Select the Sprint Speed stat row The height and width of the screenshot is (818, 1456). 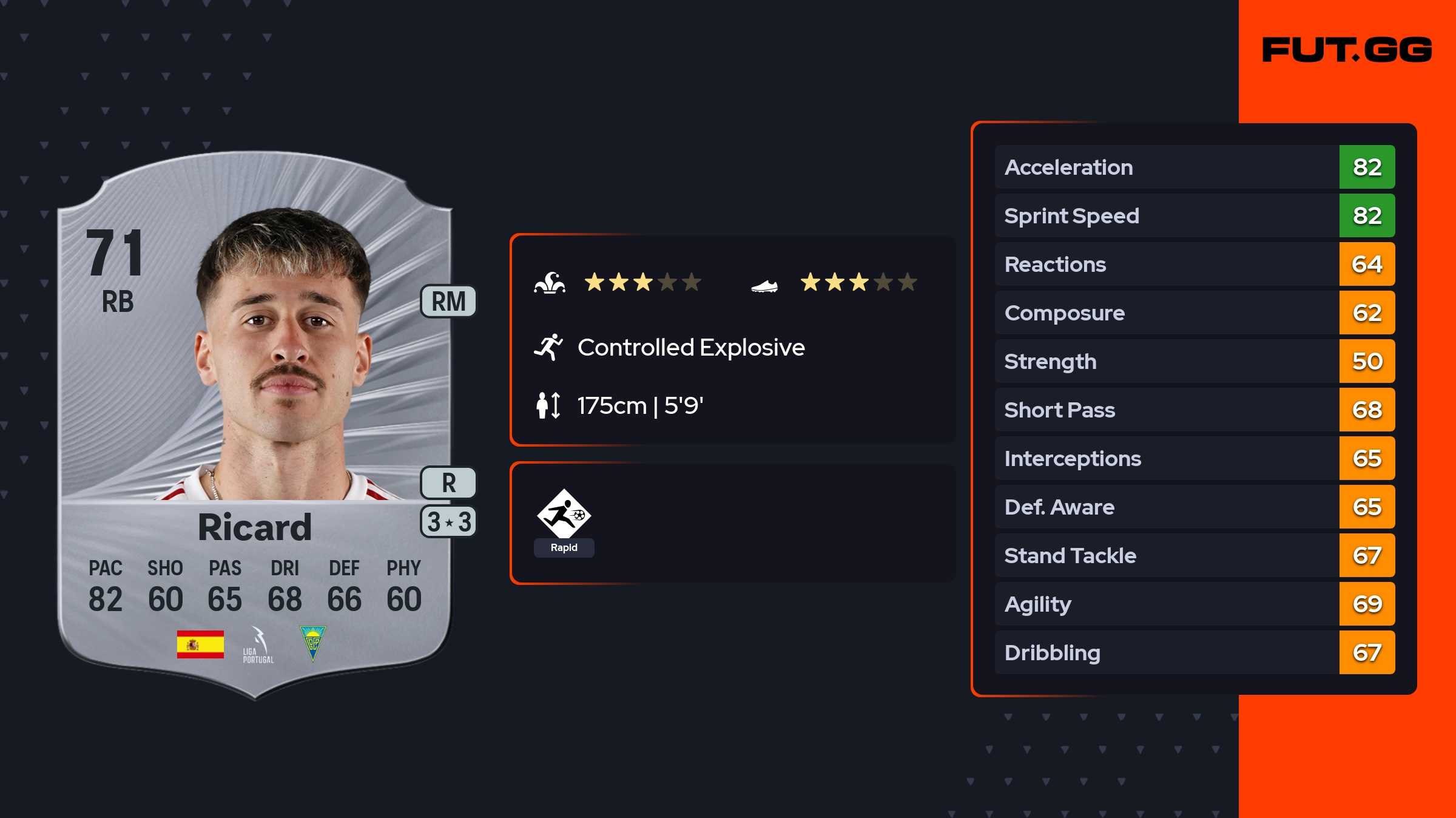point(1194,215)
